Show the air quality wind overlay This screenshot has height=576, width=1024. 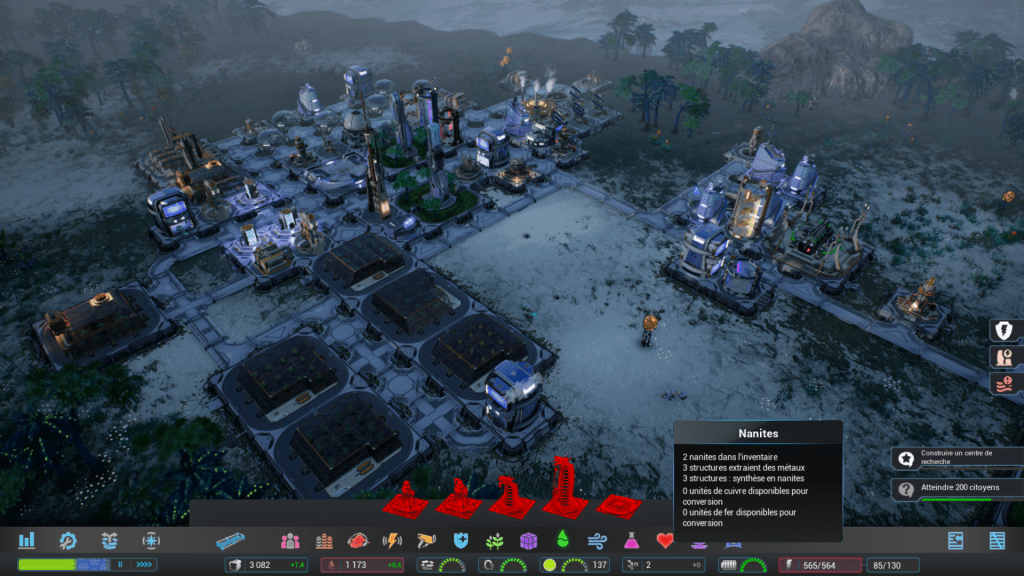[x=597, y=541]
